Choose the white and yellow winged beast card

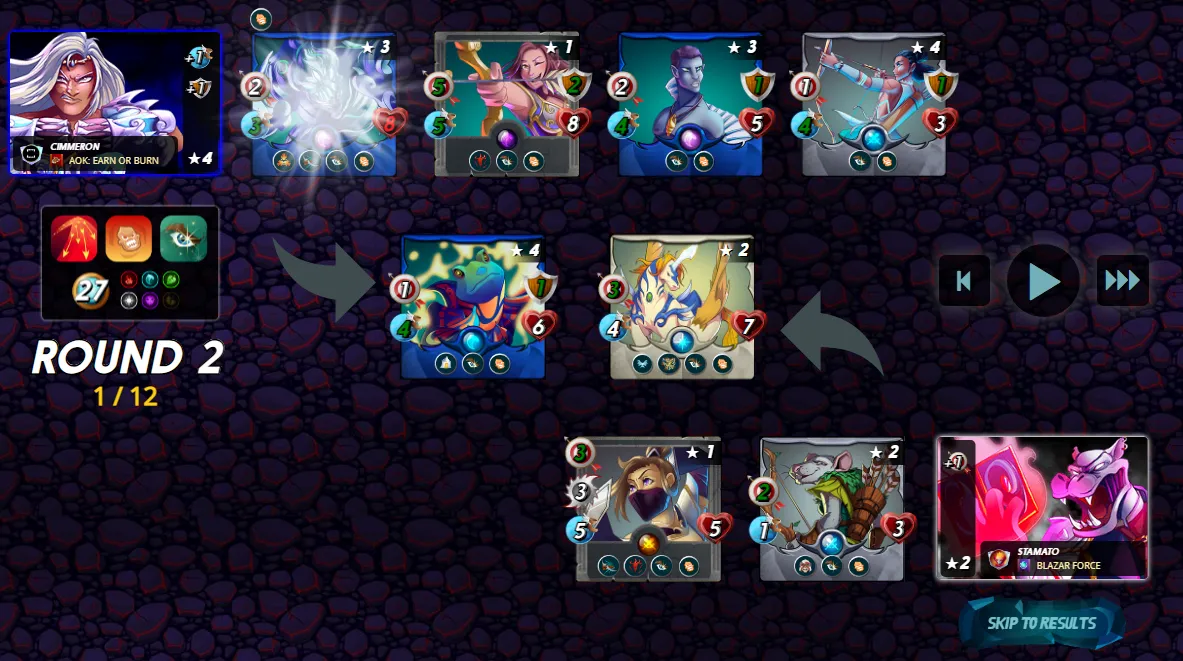(682, 307)
